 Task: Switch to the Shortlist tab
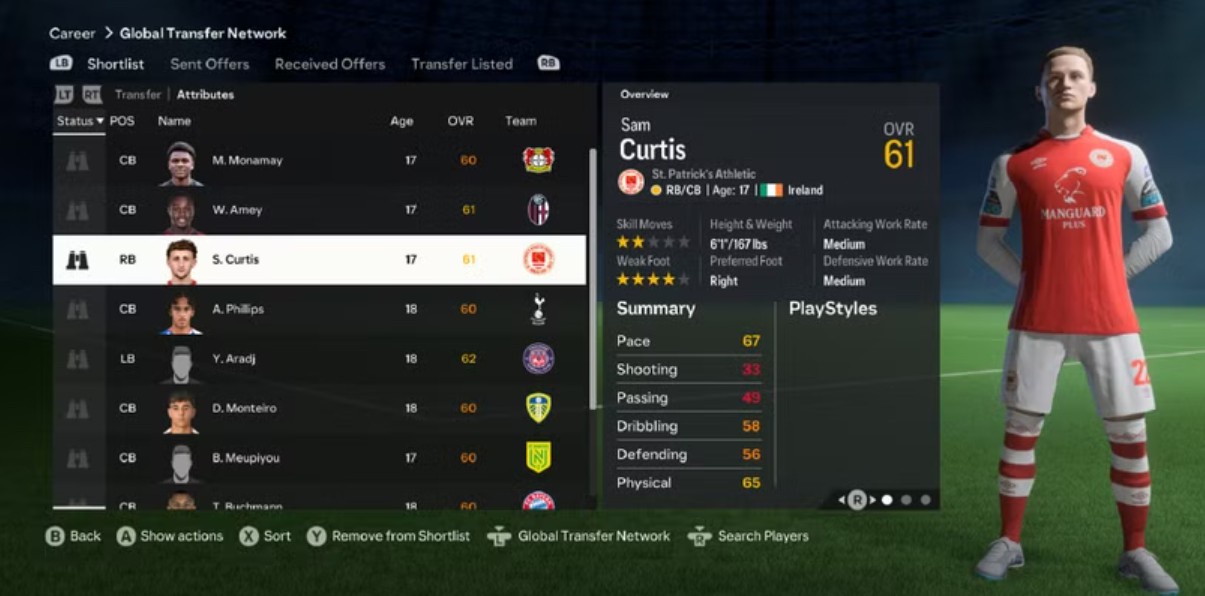(x=115, y=64)
